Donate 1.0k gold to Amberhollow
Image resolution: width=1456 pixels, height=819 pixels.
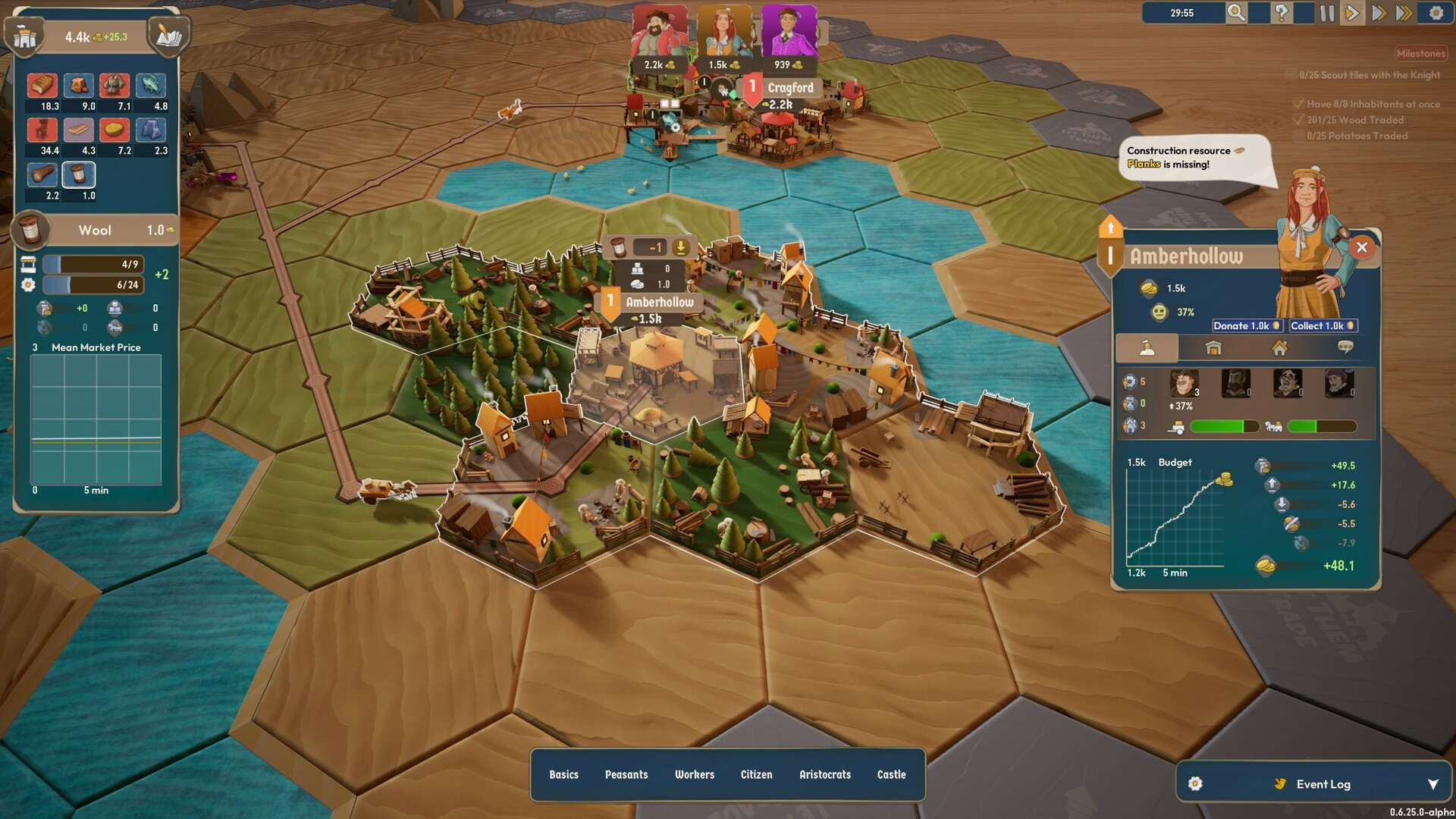coord(1247,326)
